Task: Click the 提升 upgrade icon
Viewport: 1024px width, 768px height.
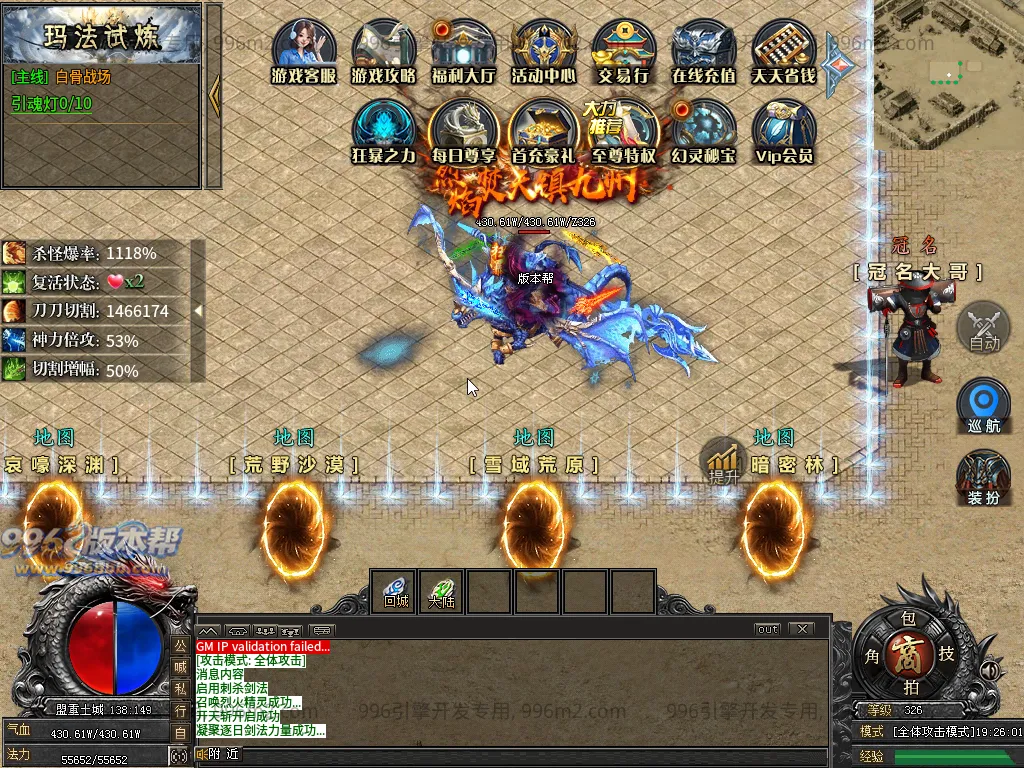Action: pos(722,462)
